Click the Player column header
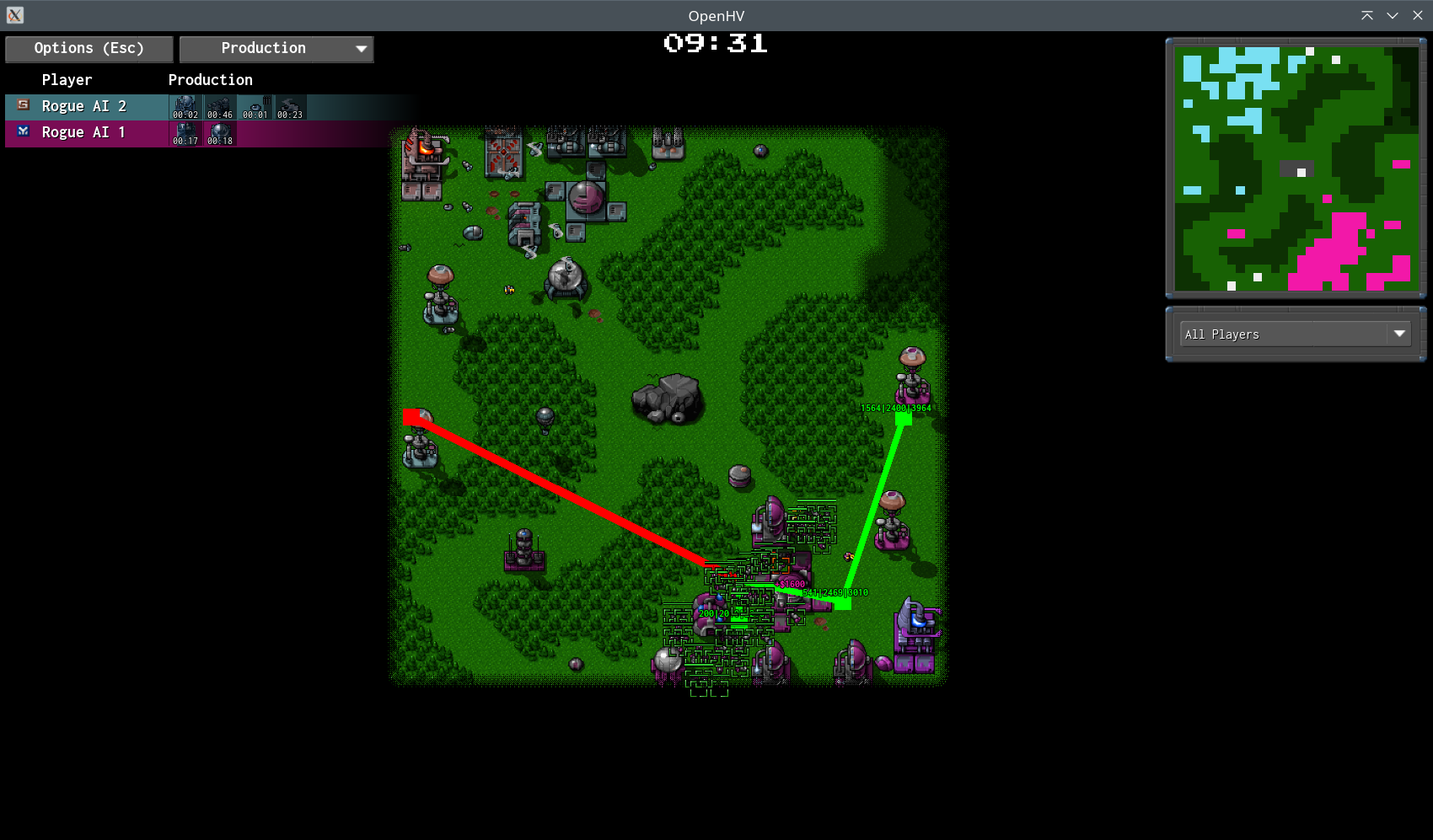This screenshot has height=840, width=1433. pos(67,79)
